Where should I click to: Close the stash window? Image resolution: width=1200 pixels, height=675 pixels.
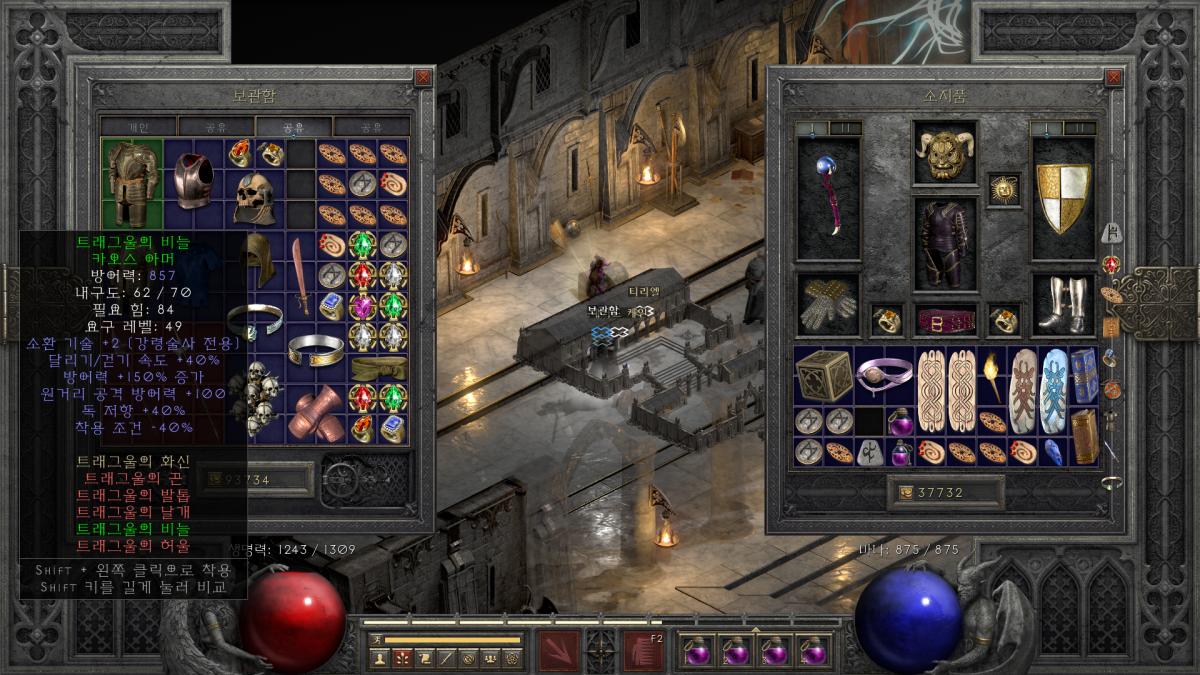pos(423,77)
